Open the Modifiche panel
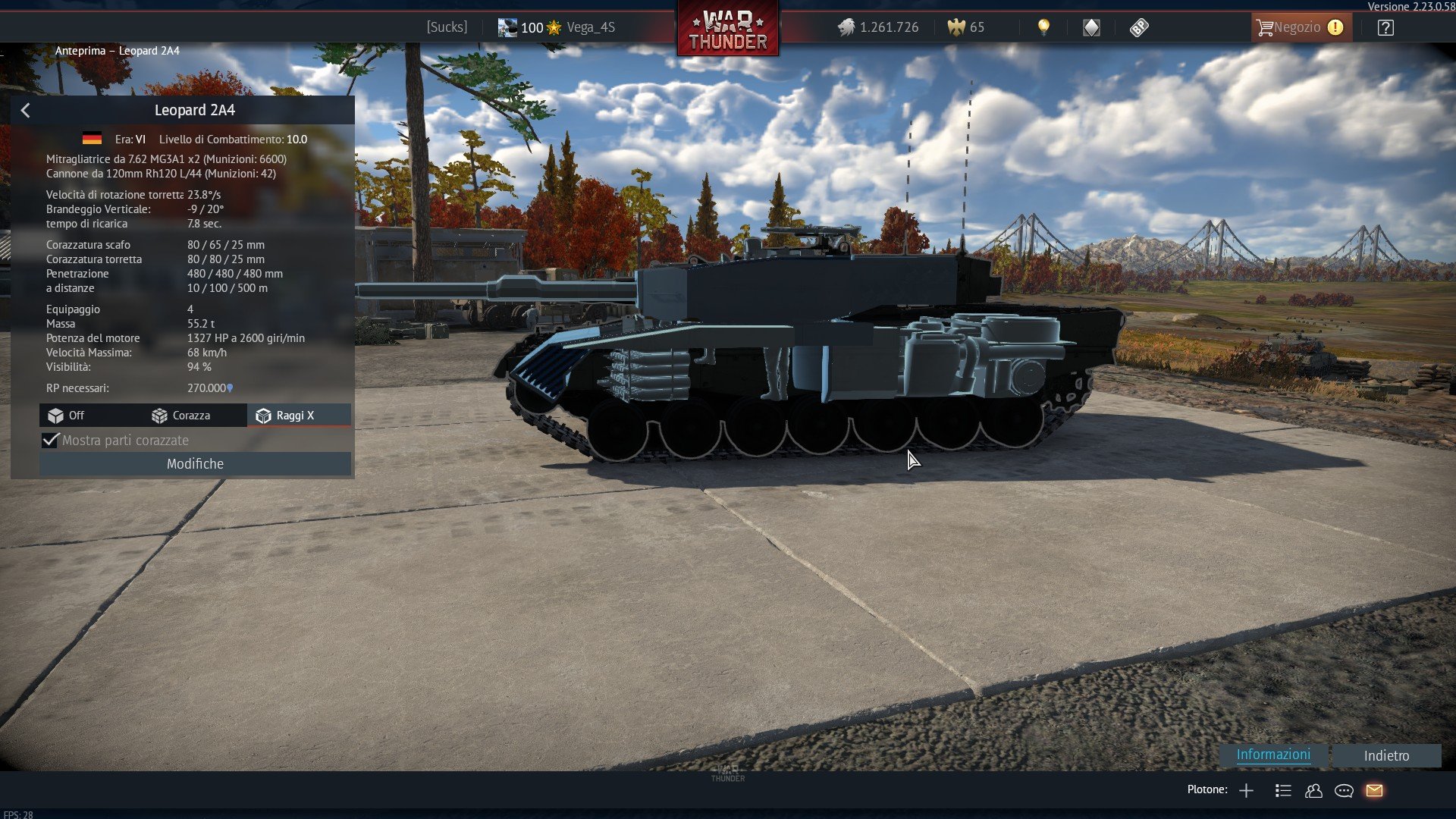1456x819 pixels. point(195,464)
